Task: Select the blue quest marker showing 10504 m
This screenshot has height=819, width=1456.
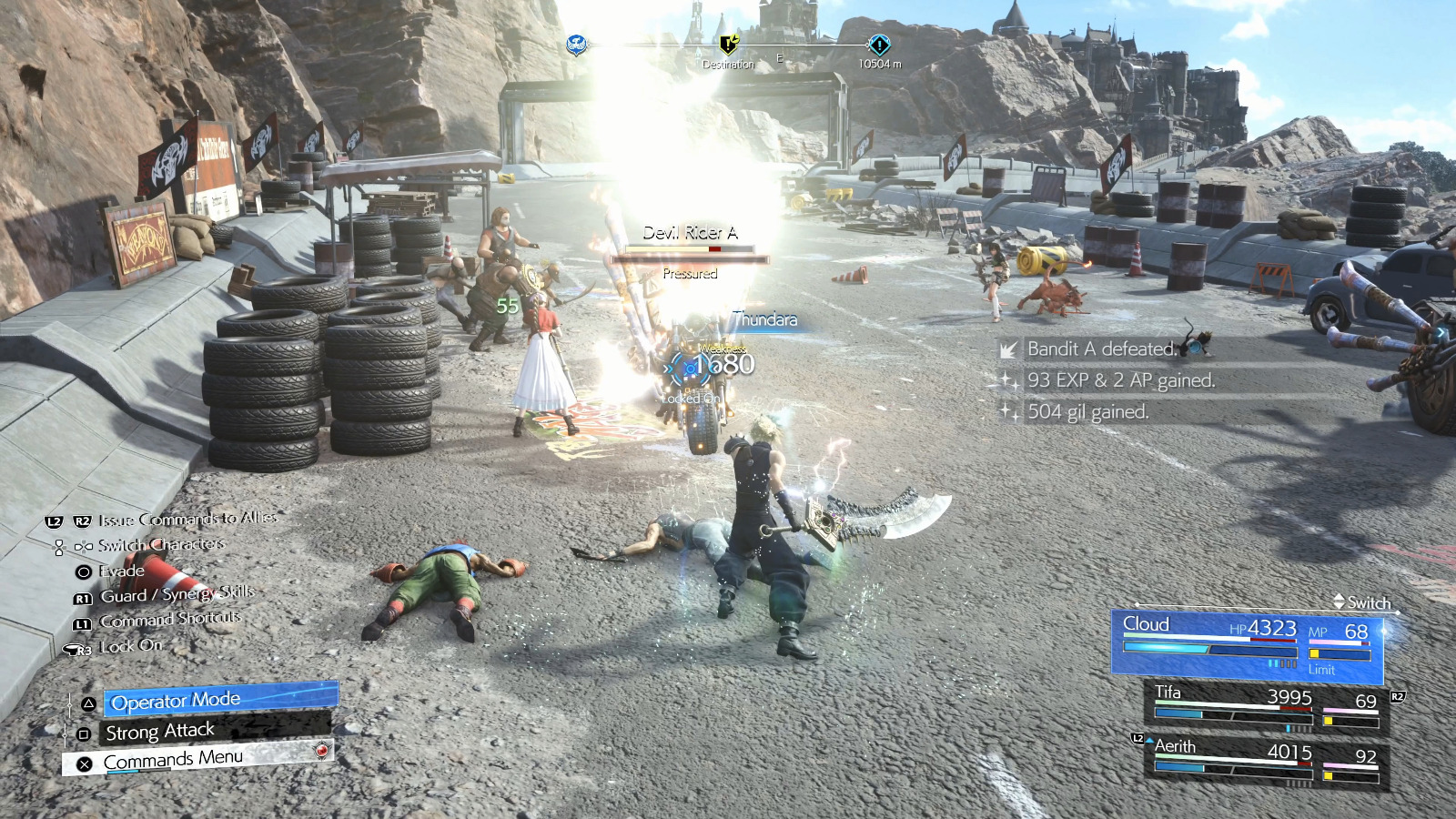Action: click(879, 45)
